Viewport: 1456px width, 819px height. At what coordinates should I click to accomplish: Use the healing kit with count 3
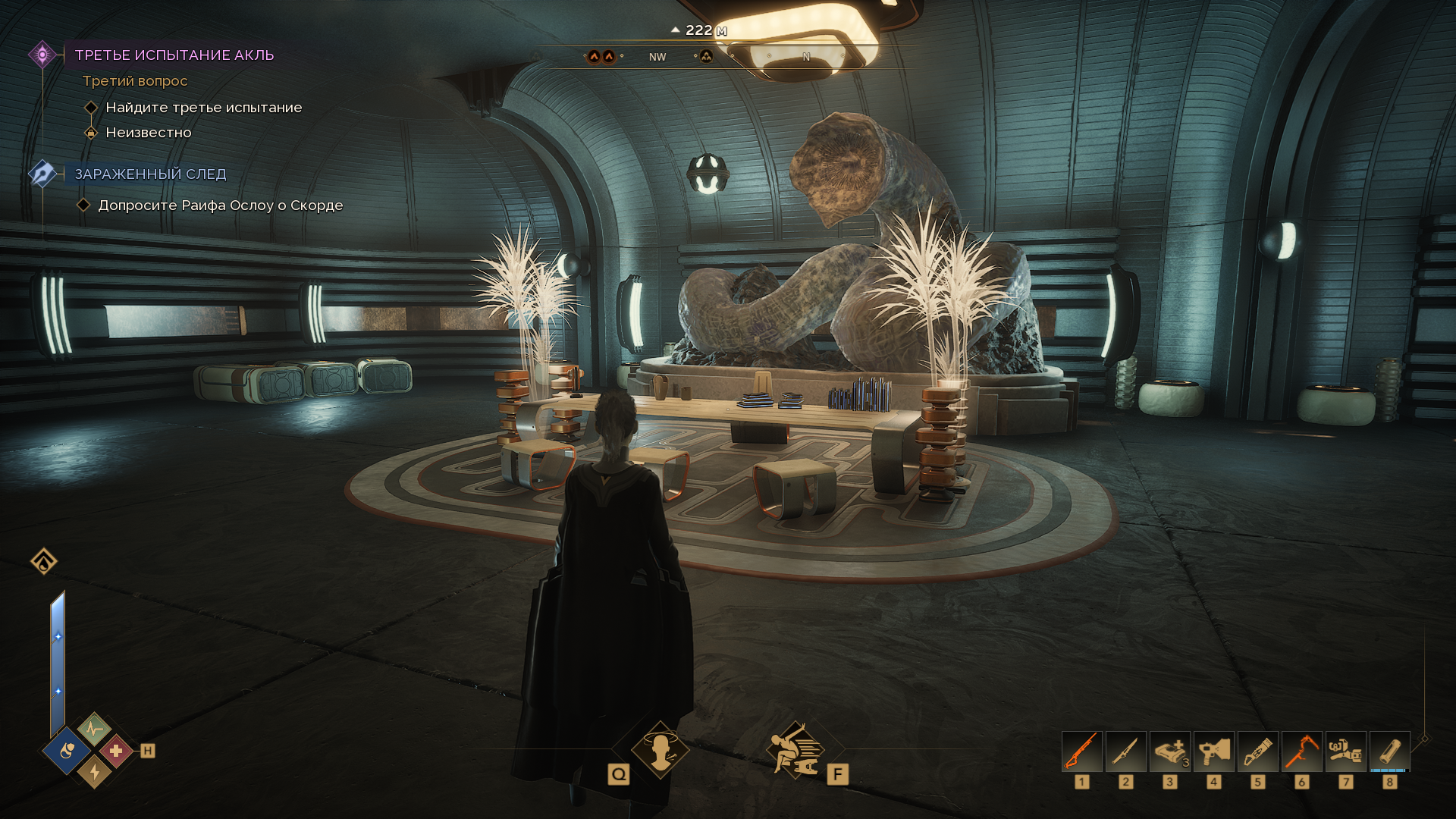(1169, 751)
